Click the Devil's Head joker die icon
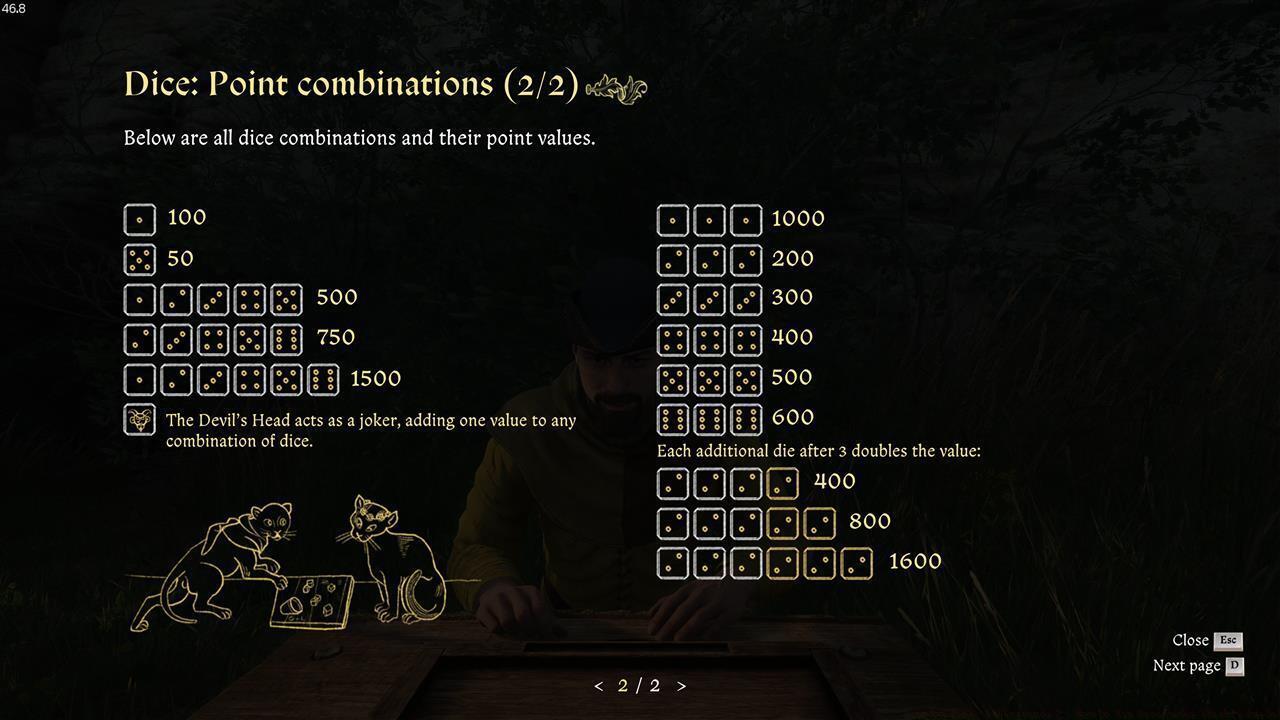 point(139,420)
